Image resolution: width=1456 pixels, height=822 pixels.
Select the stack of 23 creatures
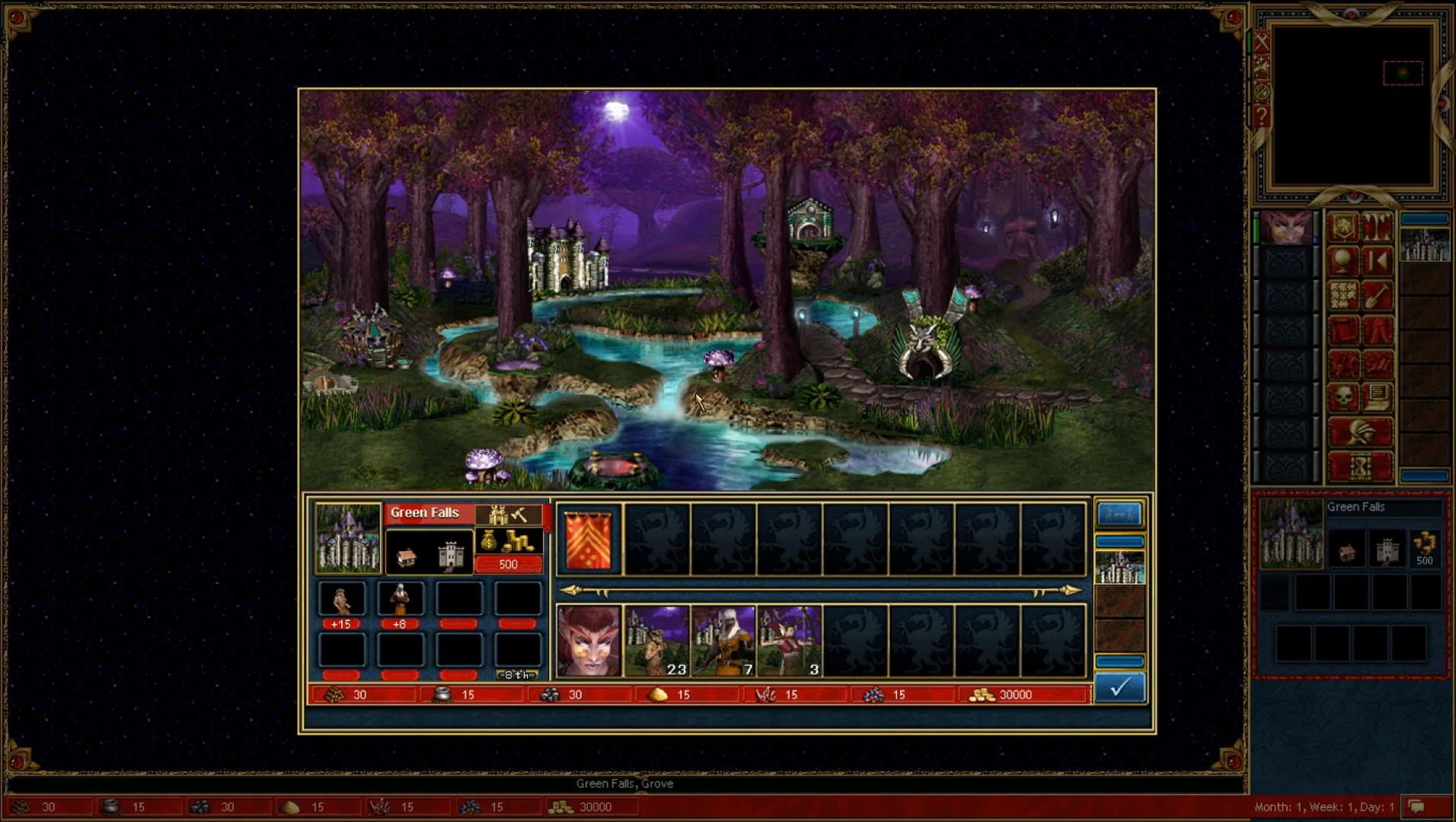coord(656,642)
